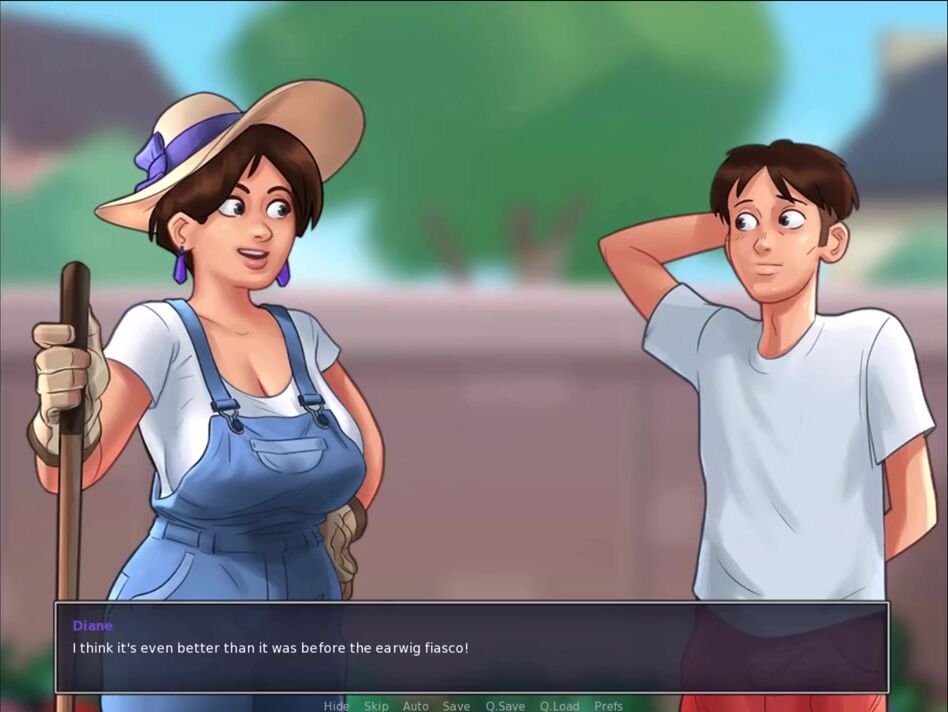Enable Auto dialogue advance

click(x=415, y=706)
